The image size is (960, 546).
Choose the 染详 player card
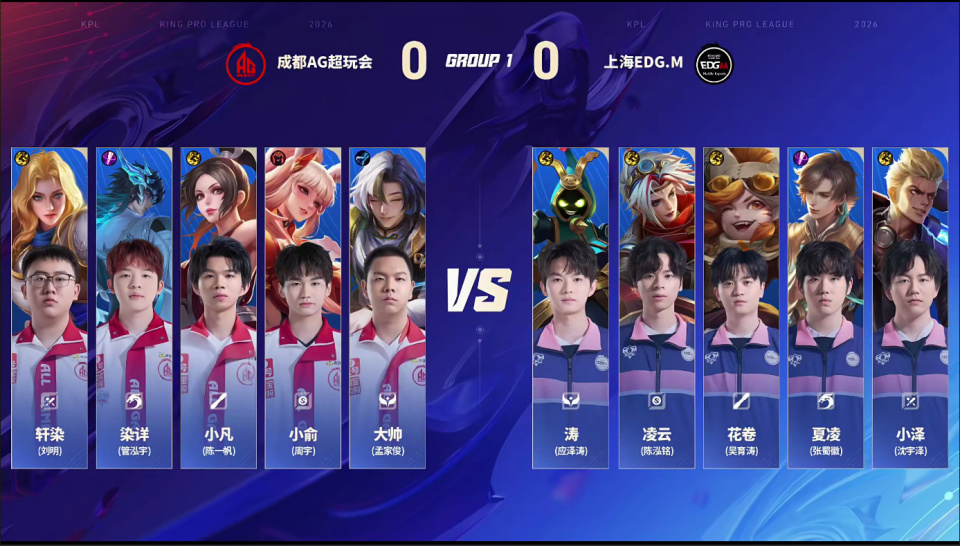[x=134, y=308]
